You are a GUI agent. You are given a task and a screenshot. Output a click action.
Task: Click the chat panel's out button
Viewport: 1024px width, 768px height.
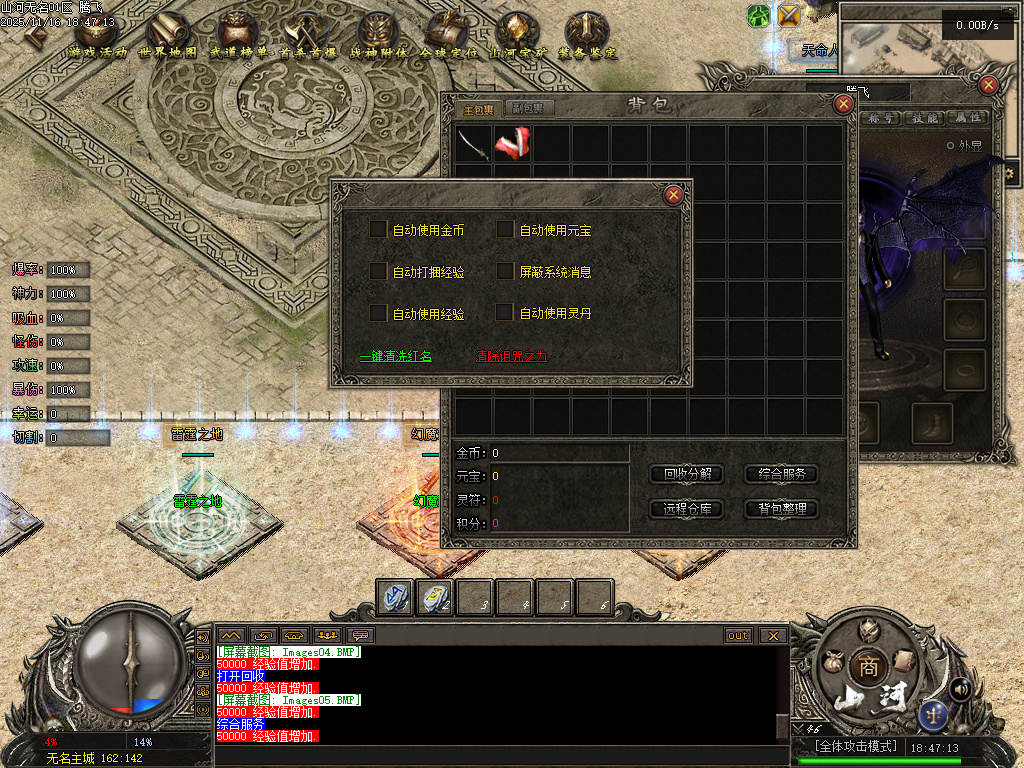click(x=738, y=635)
